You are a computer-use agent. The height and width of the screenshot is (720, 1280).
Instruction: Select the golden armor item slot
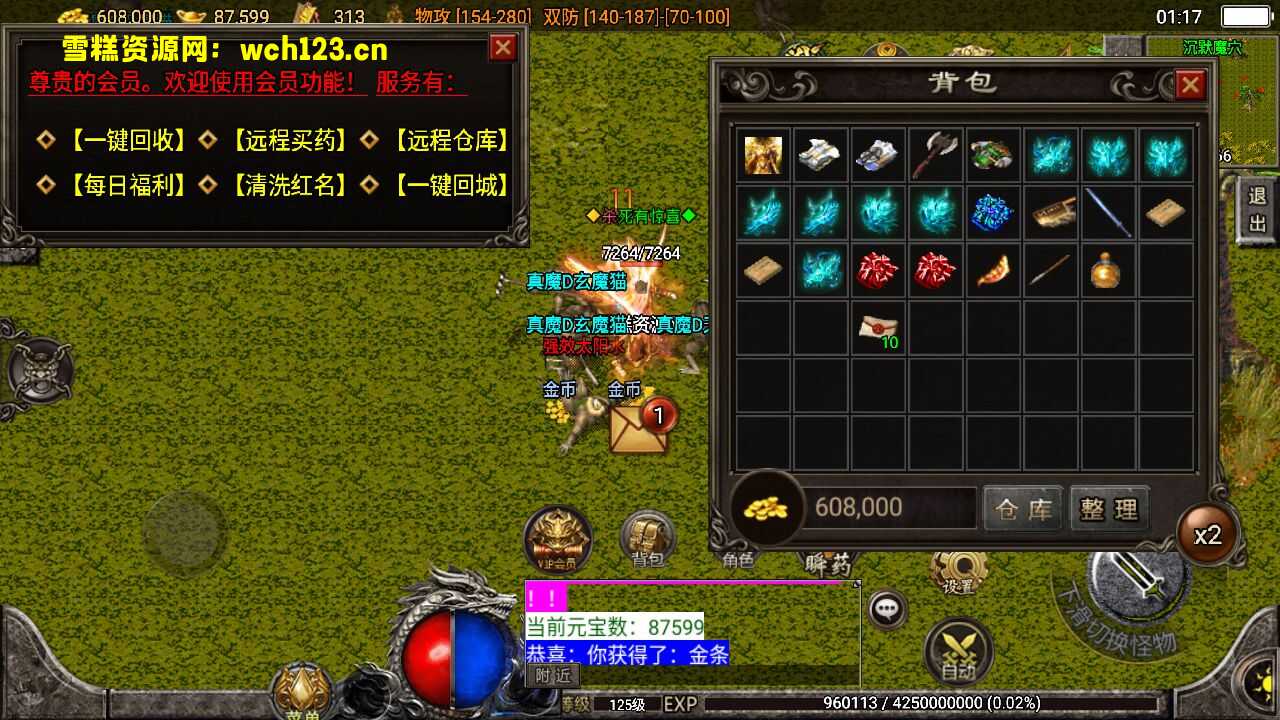[763, 155]
